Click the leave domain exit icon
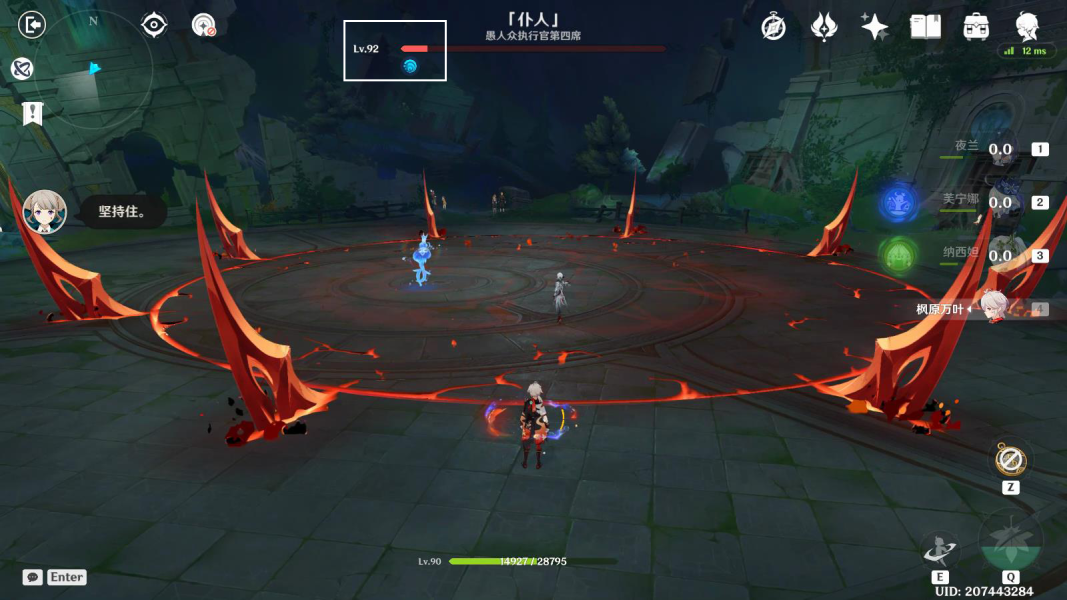The width and height of the screenshot is (1067, 600). coord(32,24)
